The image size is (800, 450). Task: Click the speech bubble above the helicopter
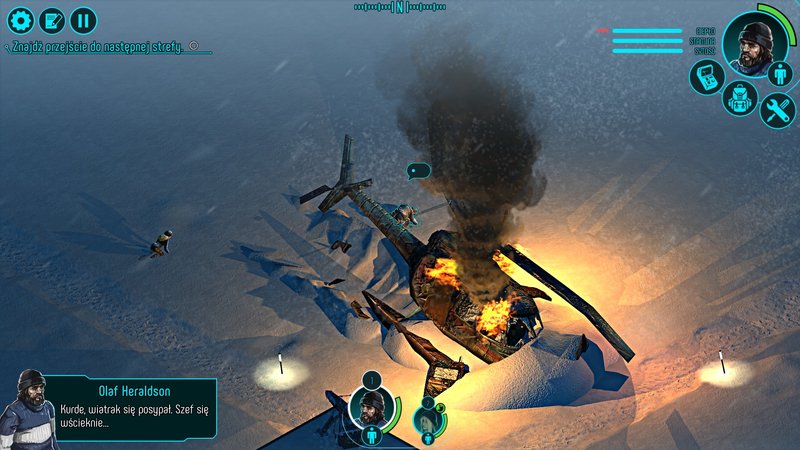pyautogui.click(x=418, y=171)
